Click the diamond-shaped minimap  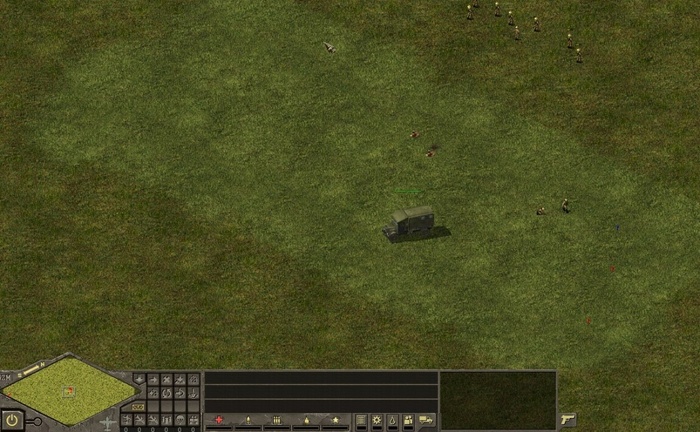click(67, 389)
